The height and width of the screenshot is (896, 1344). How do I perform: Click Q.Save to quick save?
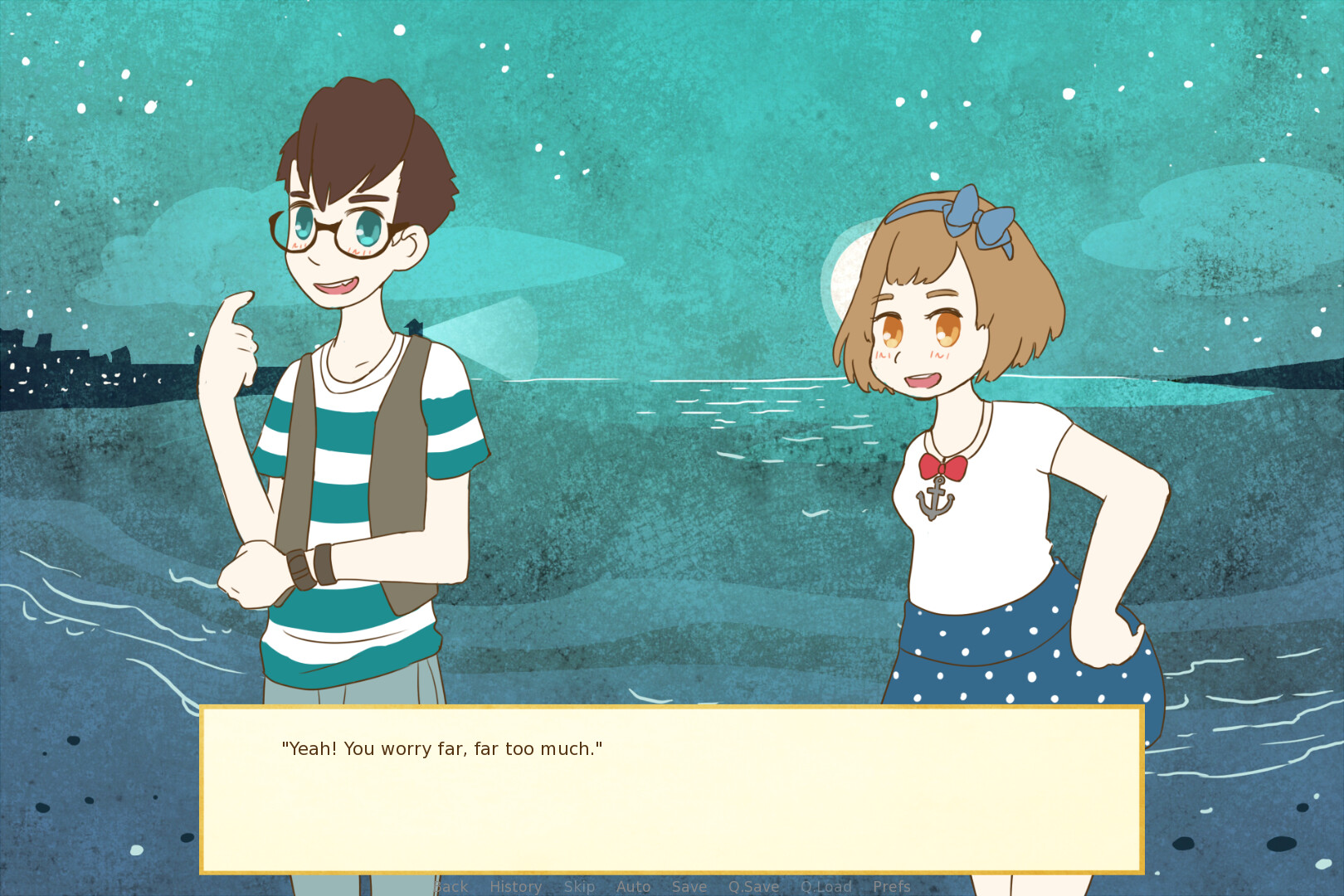point(753,886)
